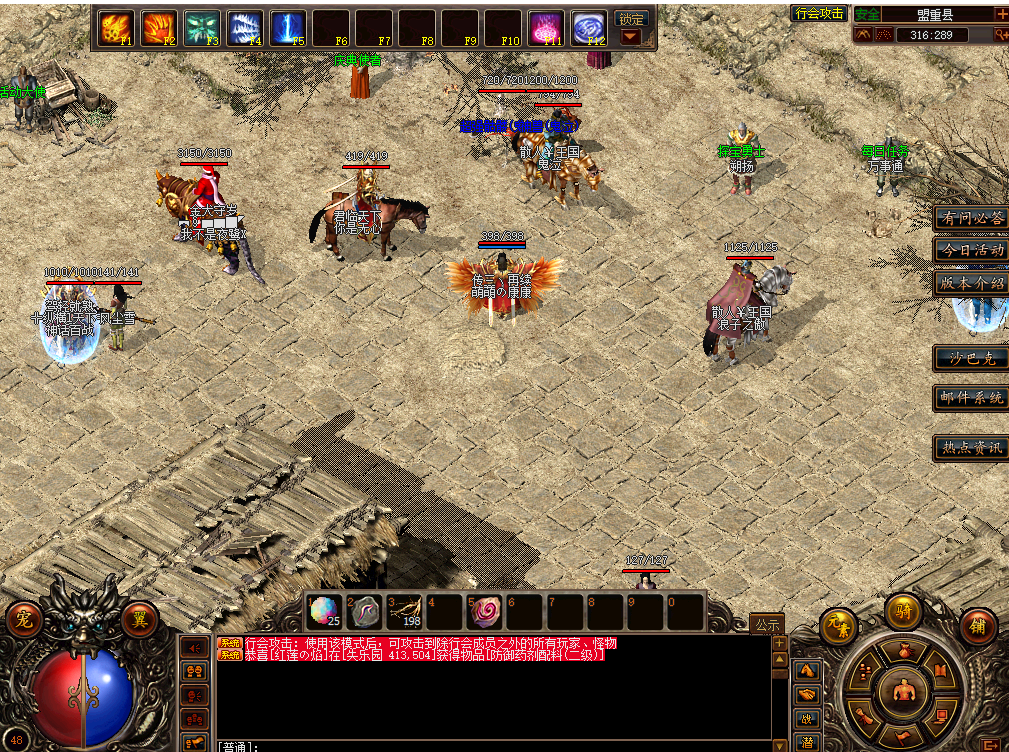Open the 翼 wings button
This screenshot has width=1009, height=752.
[140, 620]
